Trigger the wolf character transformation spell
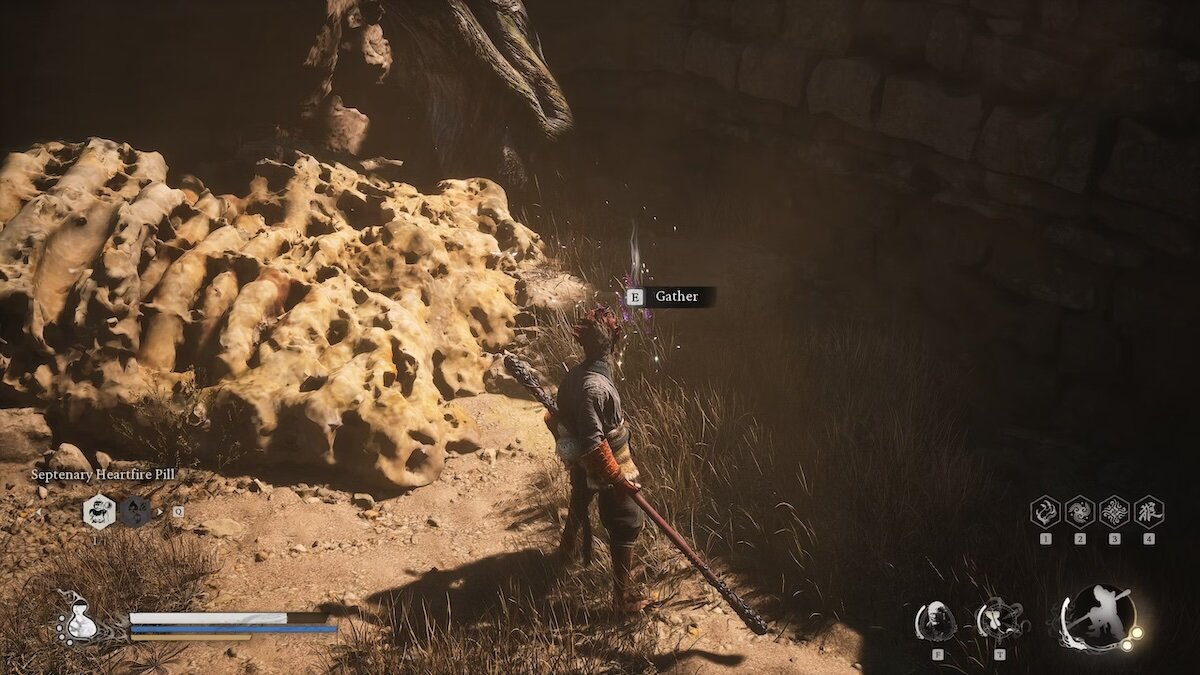Viewport: 1200px width, 675px height. [x=1149, y=512]
